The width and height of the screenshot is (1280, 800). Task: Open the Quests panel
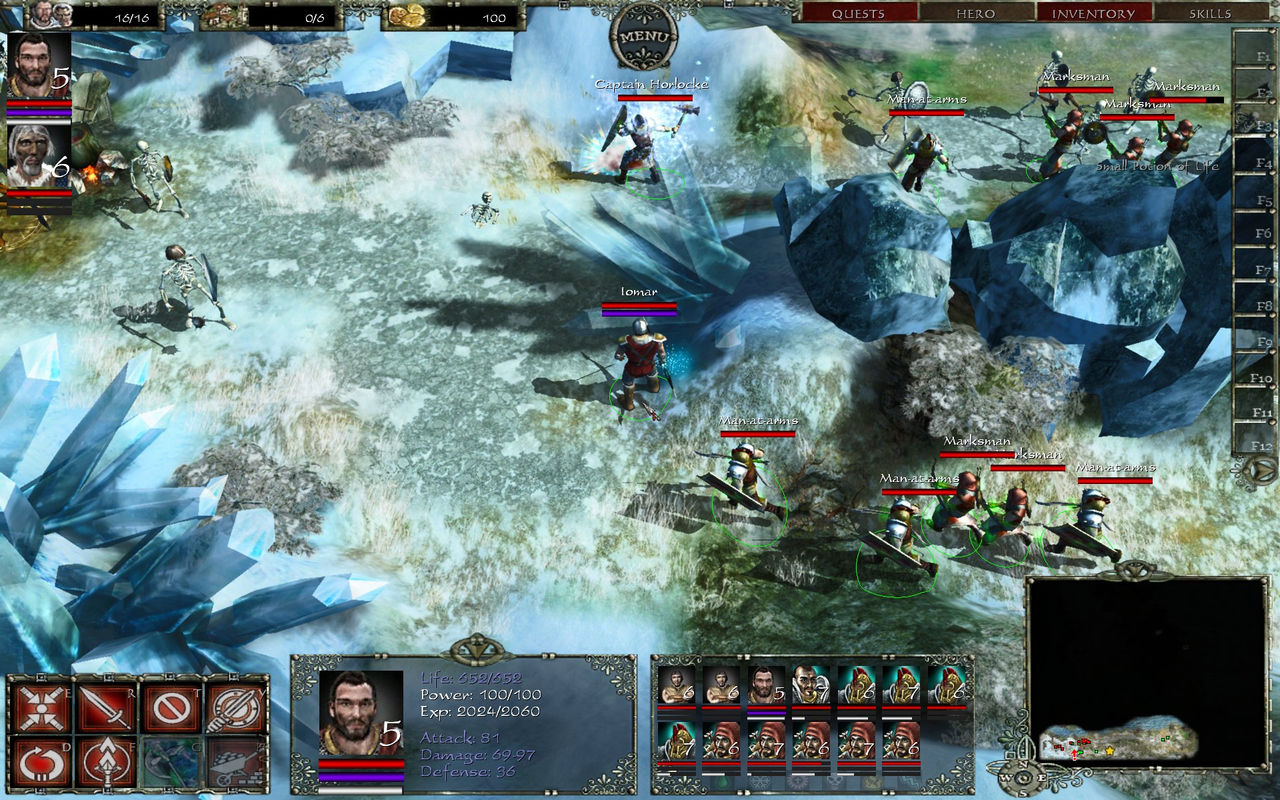[858, 13]
